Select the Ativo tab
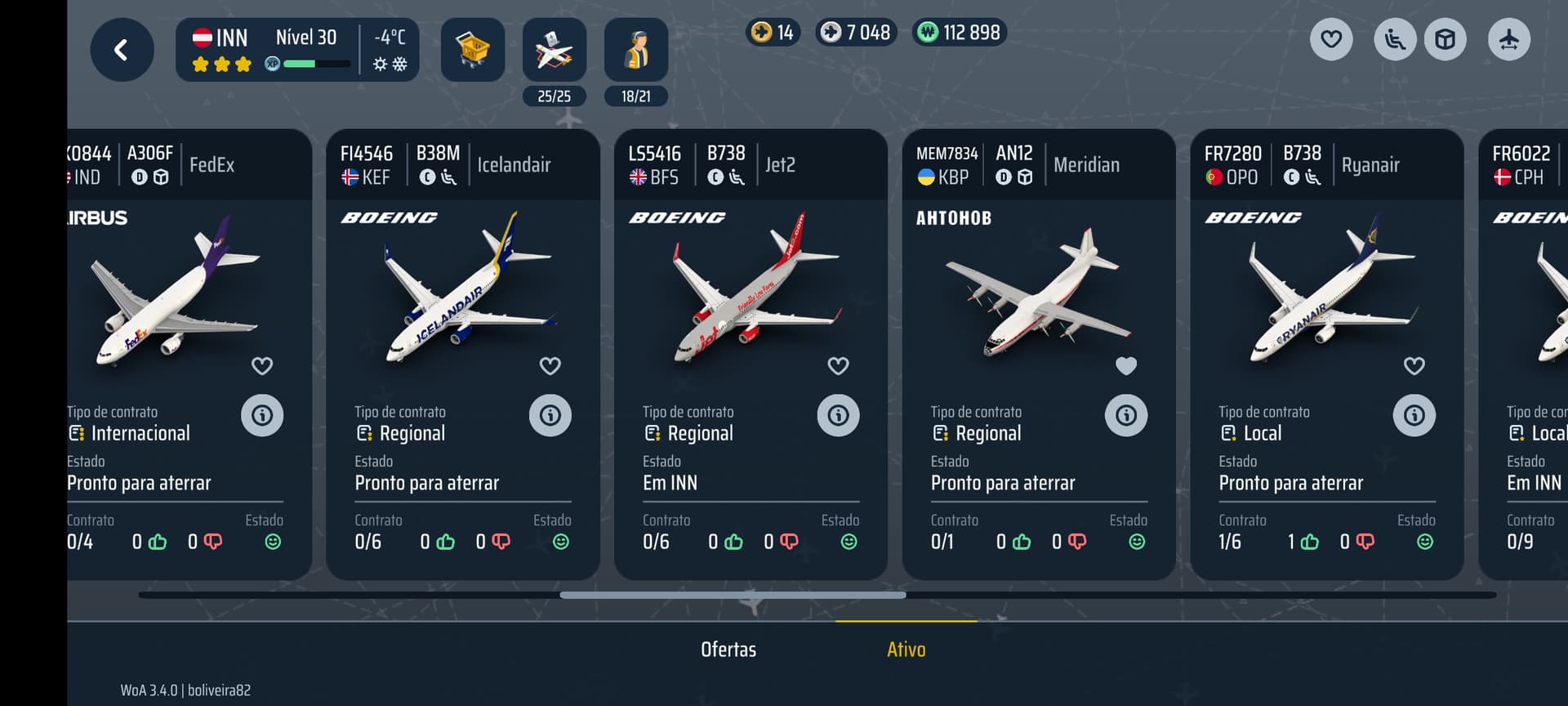Viewport: 1568px width, 706px height. click(x=906, y=650)
